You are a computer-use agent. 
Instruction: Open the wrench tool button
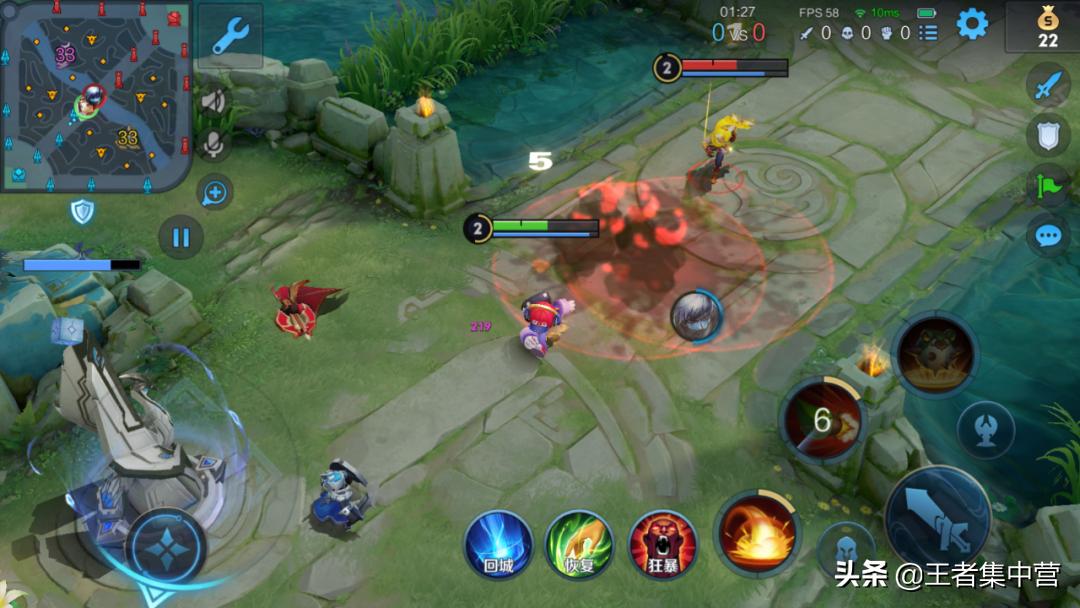(x=229, y=36)
